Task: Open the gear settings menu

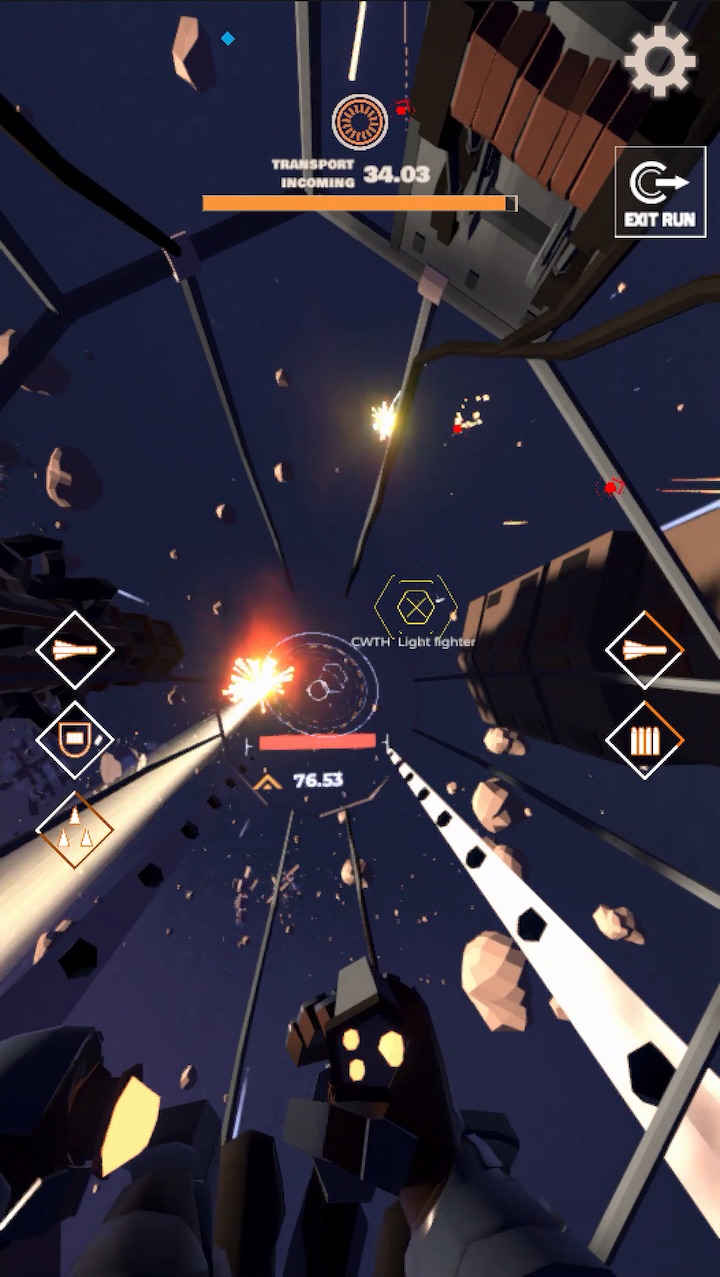Action: pyautogui.click(x=659, y=62)
